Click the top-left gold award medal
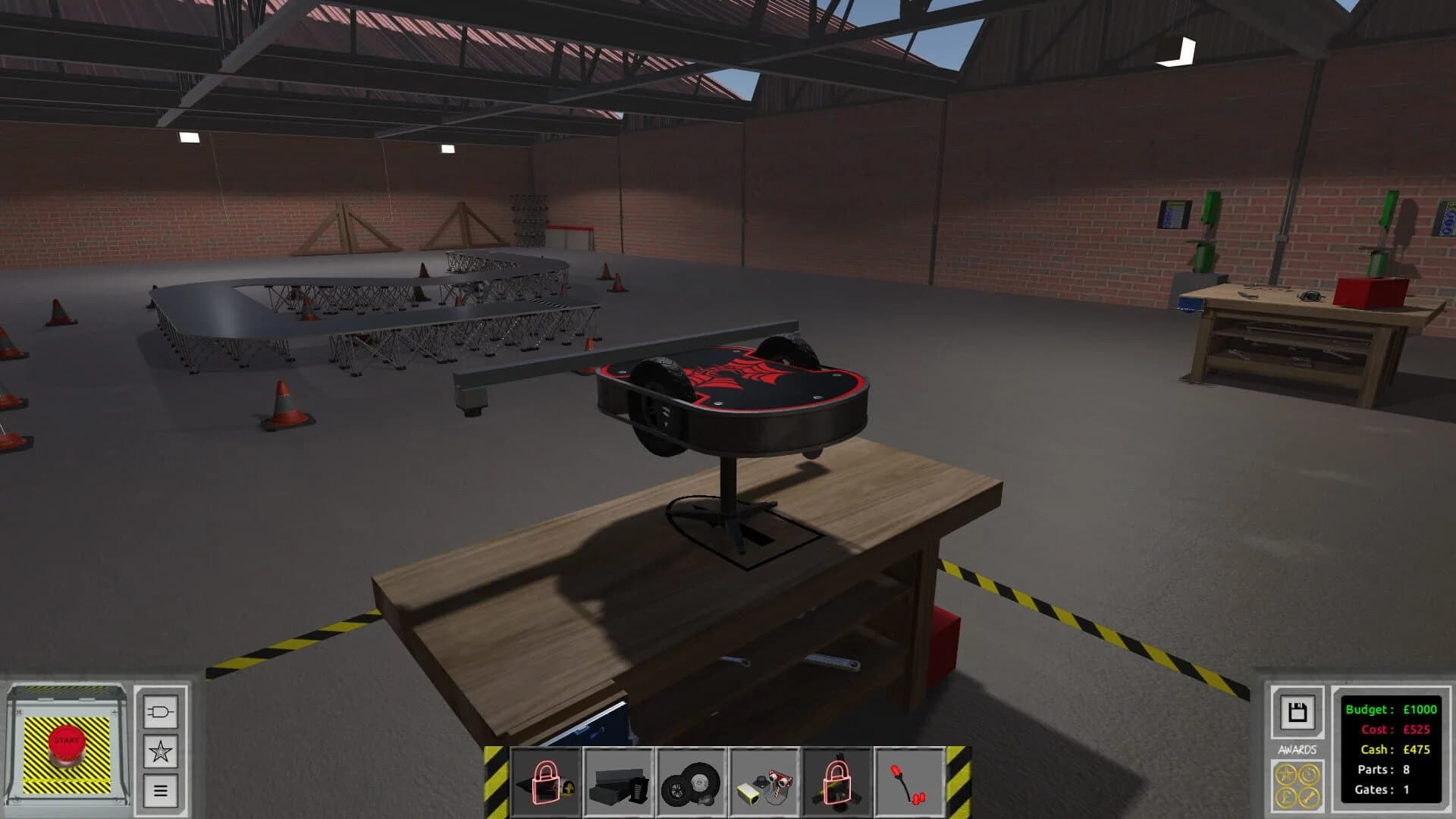This screenshot has width=1456, height=819. pyautogui.click(x=1286, y=774)
